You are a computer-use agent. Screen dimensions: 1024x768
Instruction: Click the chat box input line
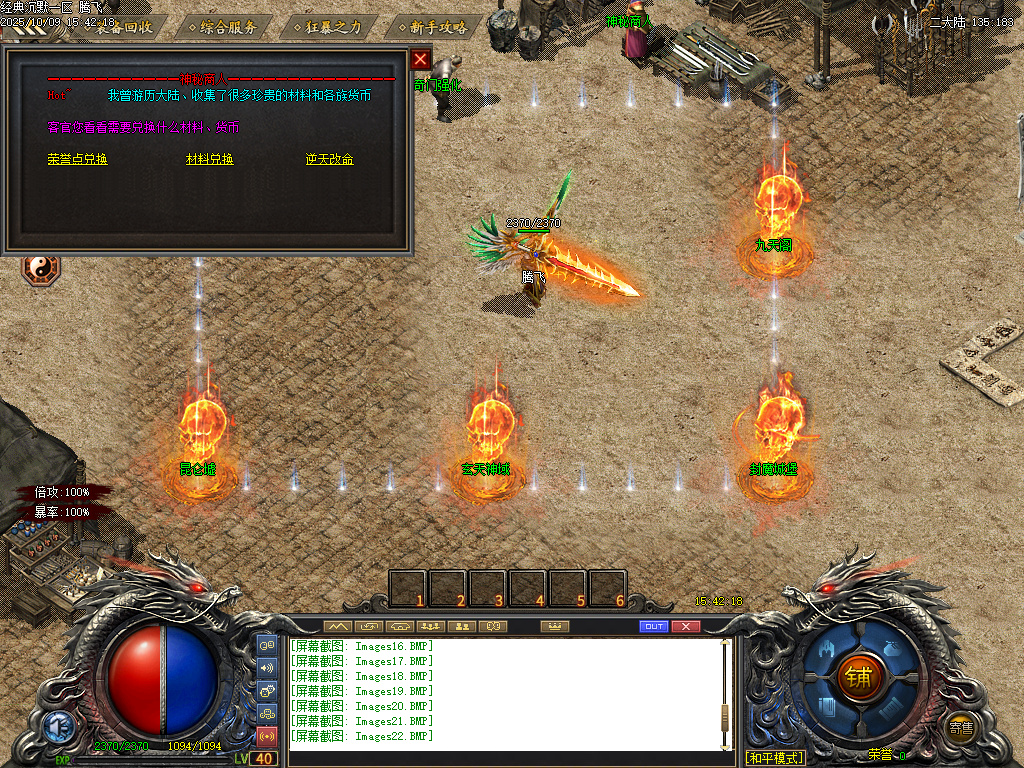coord(505,758)
